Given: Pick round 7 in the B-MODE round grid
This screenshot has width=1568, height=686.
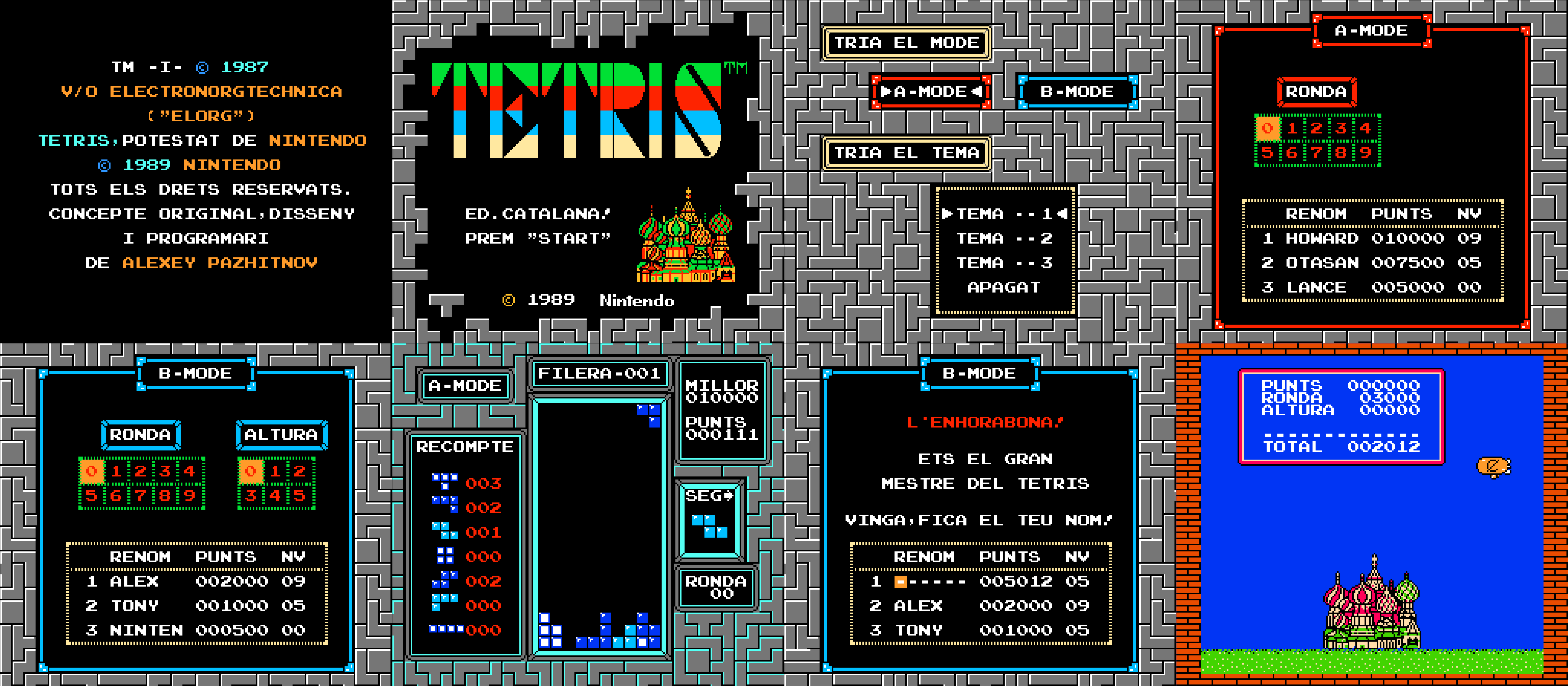Looking at the screenshot, I should 141,496.
